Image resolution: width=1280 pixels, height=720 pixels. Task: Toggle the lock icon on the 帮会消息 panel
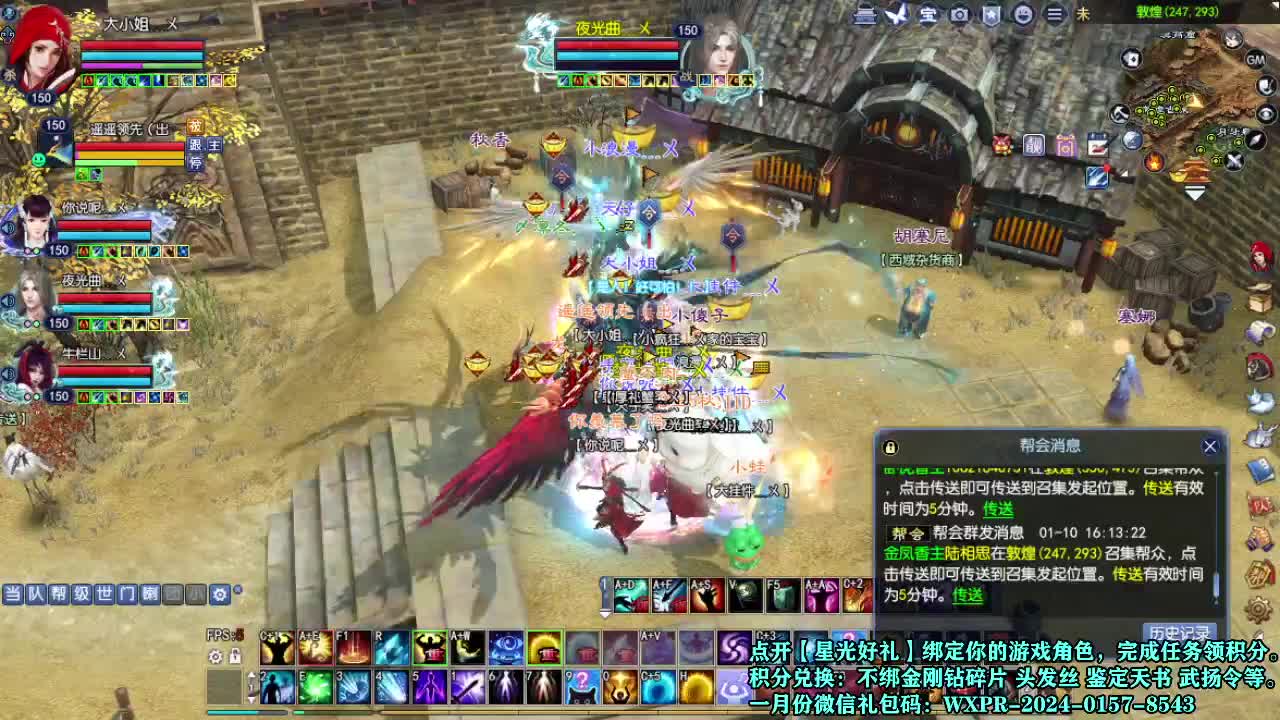click(x=889, y=446)
